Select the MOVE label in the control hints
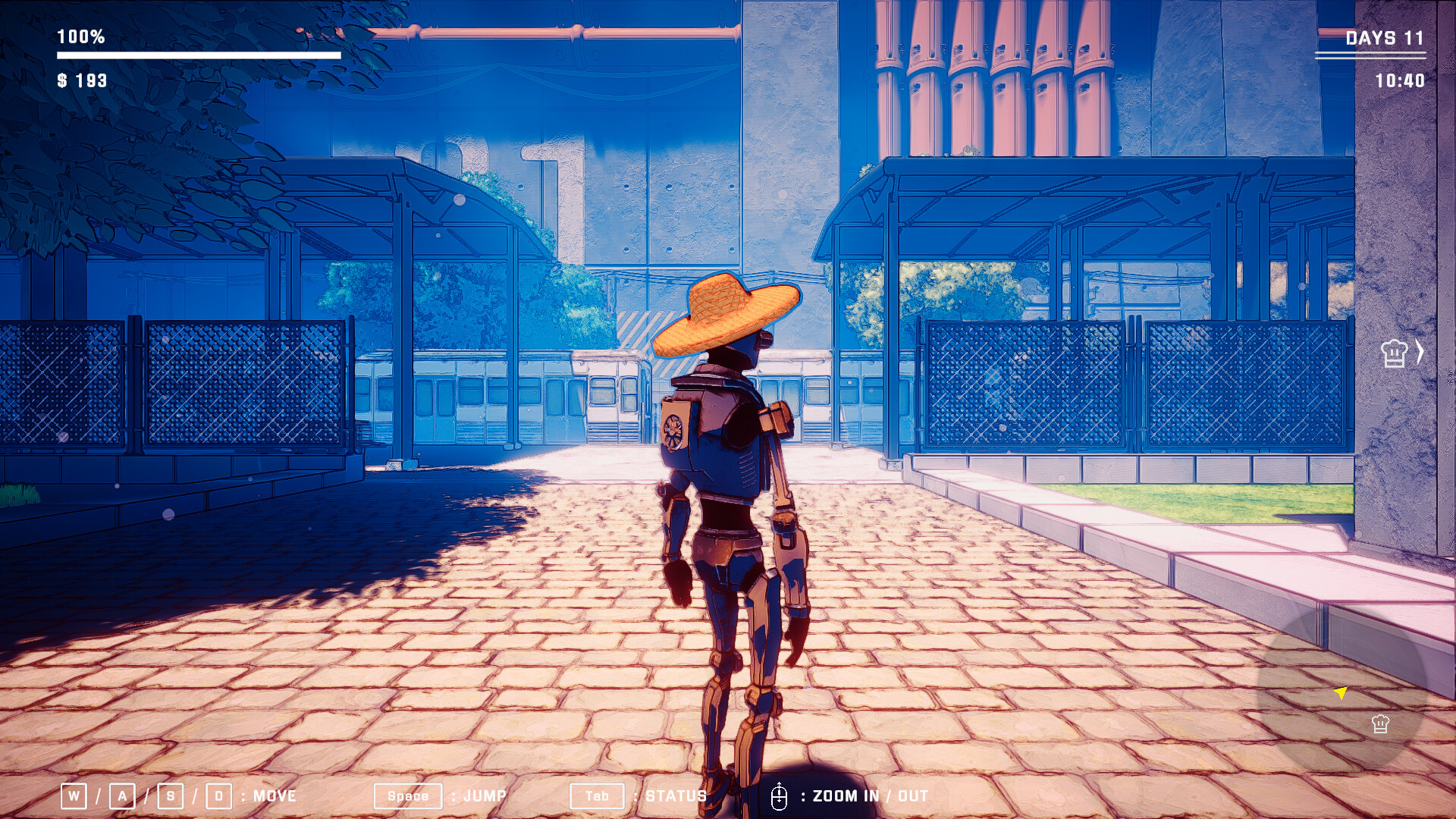The width and height of the screenshot is (1456, 819). [273, 796]
